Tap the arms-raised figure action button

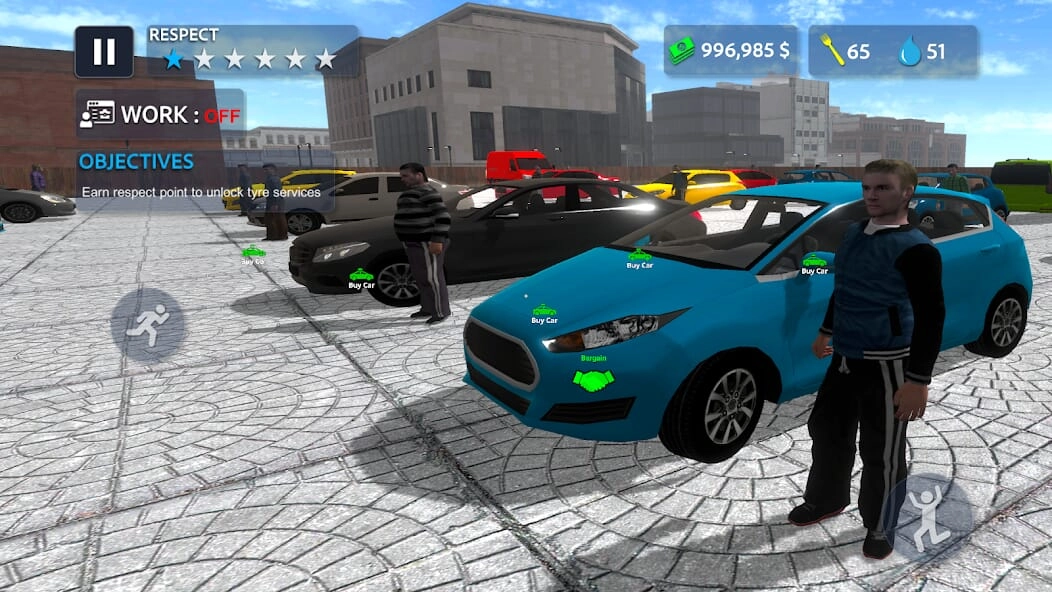(x=929, y=515)
